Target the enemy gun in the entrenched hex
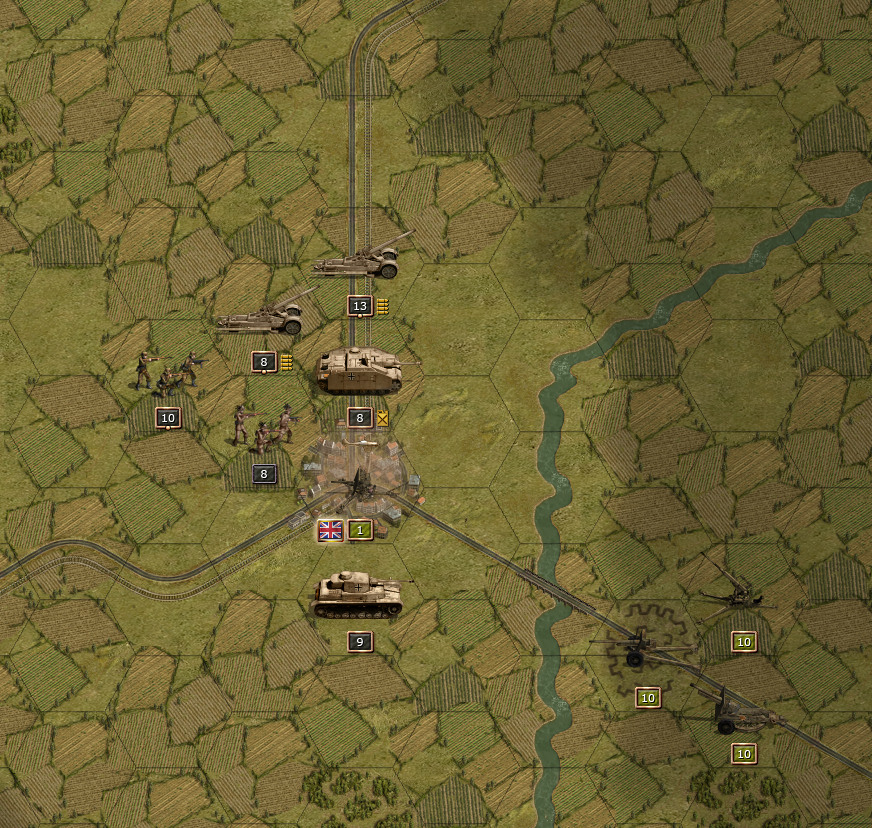The image size is (872, 828). [643, 649]
